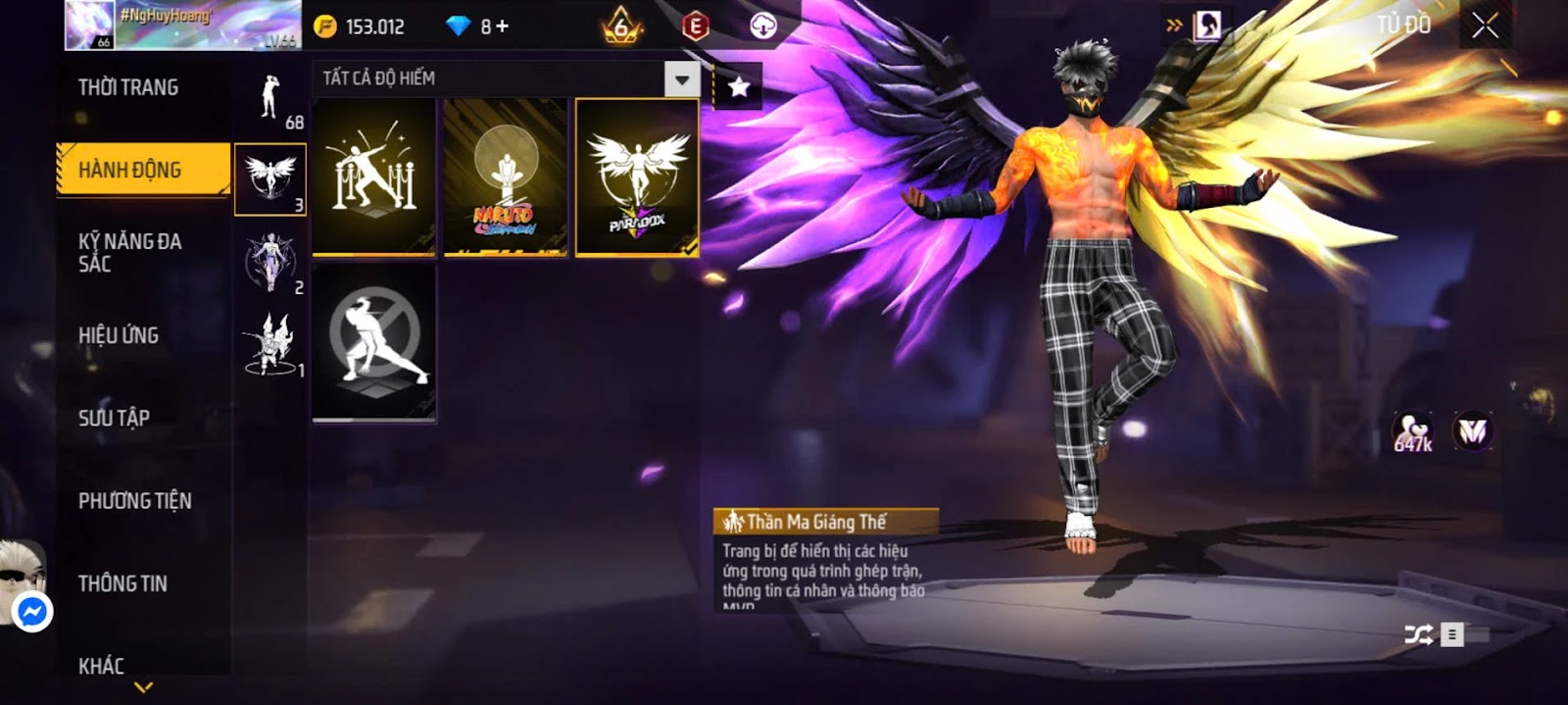Go to the Sưu Tập category
Image resolution: width=1568 pixels, height=705 pixels.
click(115, 419)
